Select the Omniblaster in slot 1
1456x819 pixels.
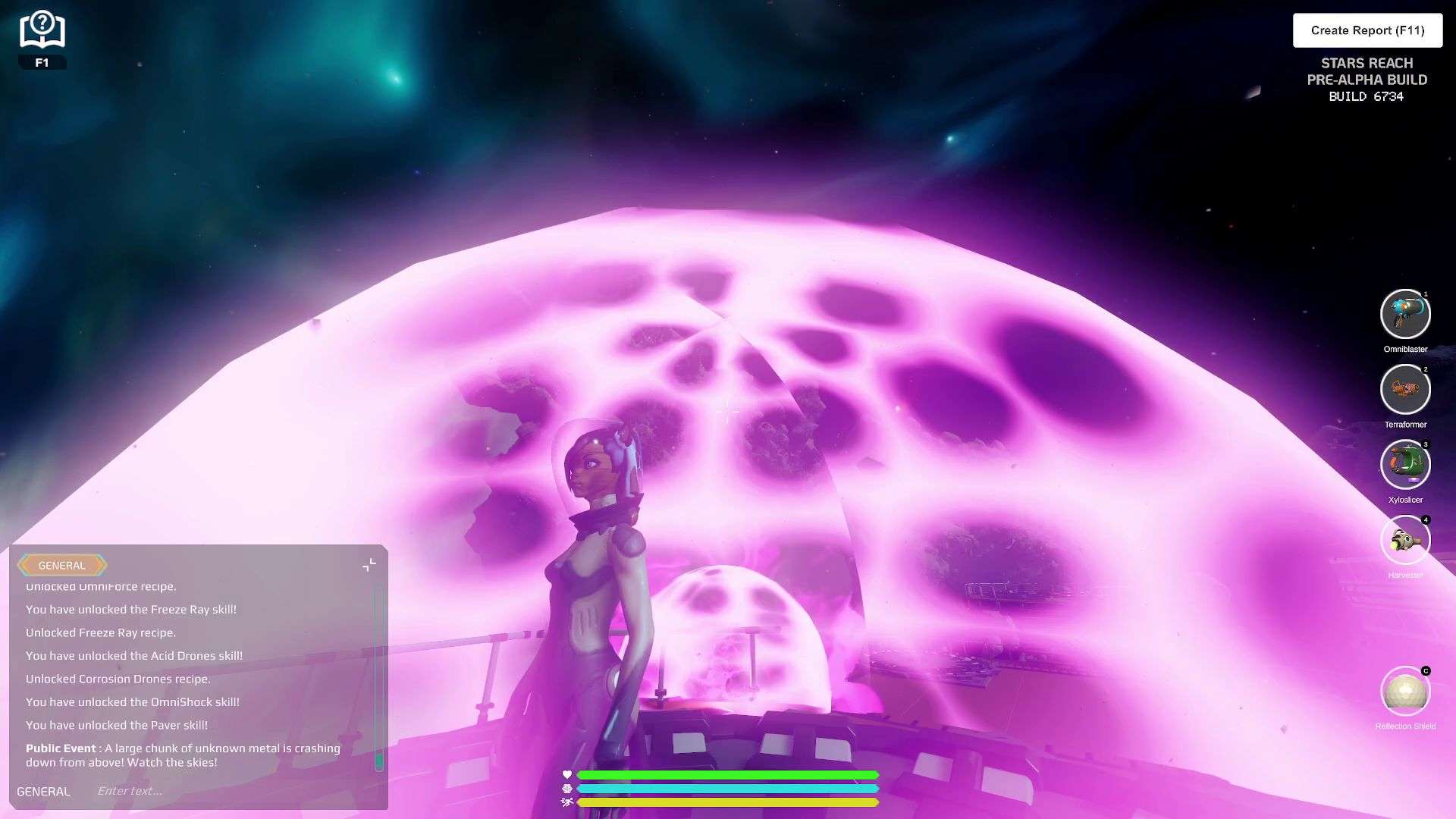pos(1405,314)
